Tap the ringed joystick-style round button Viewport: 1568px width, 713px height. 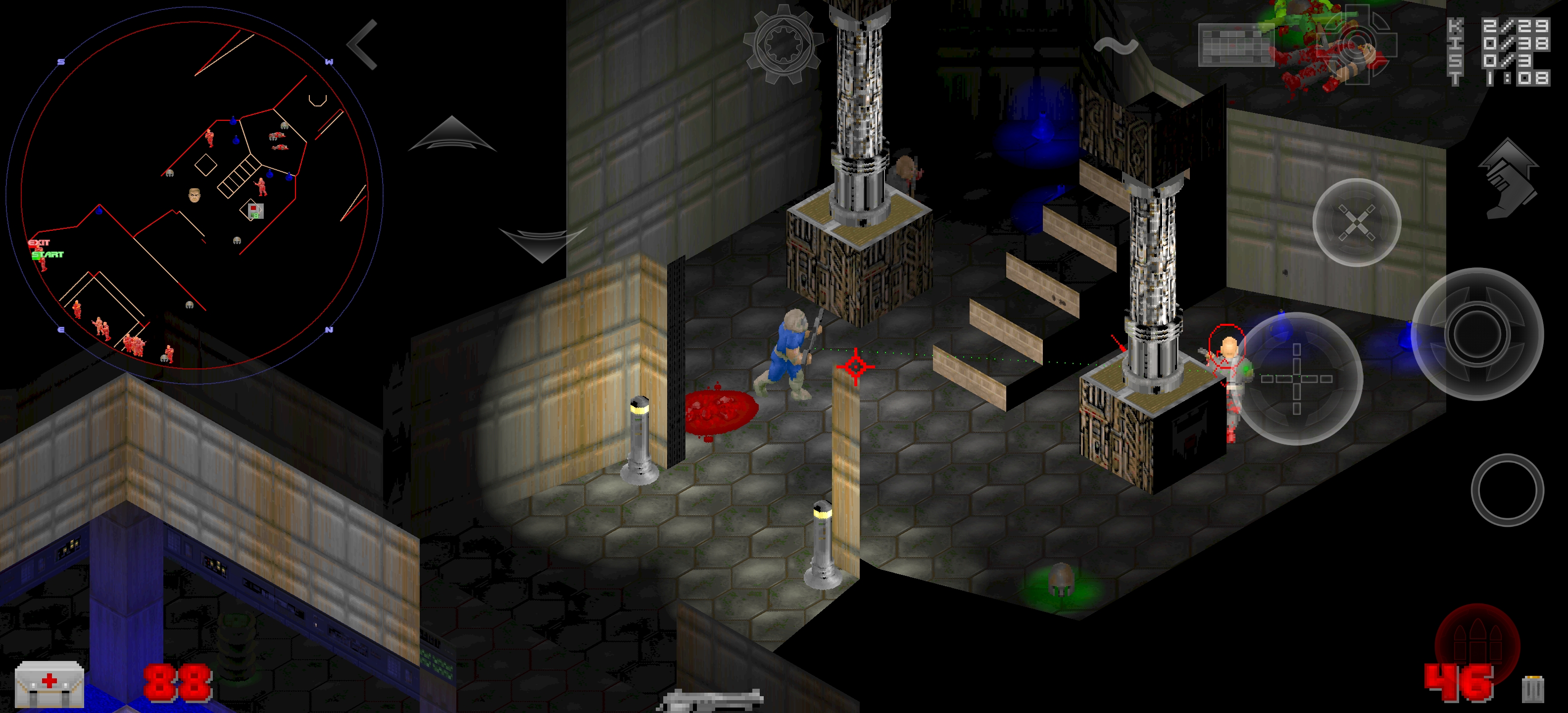click(1477, 334)
